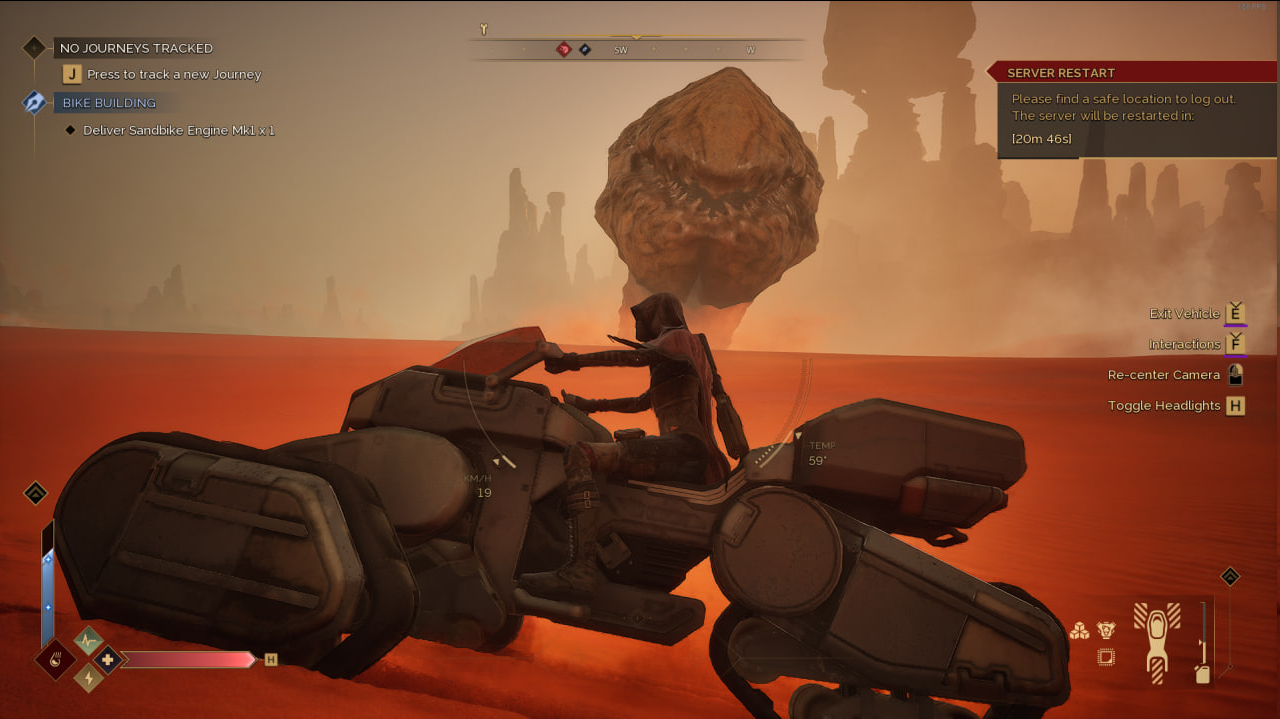Select the blue quest marker on compass
1280x719 pixels.
(585, 49)
